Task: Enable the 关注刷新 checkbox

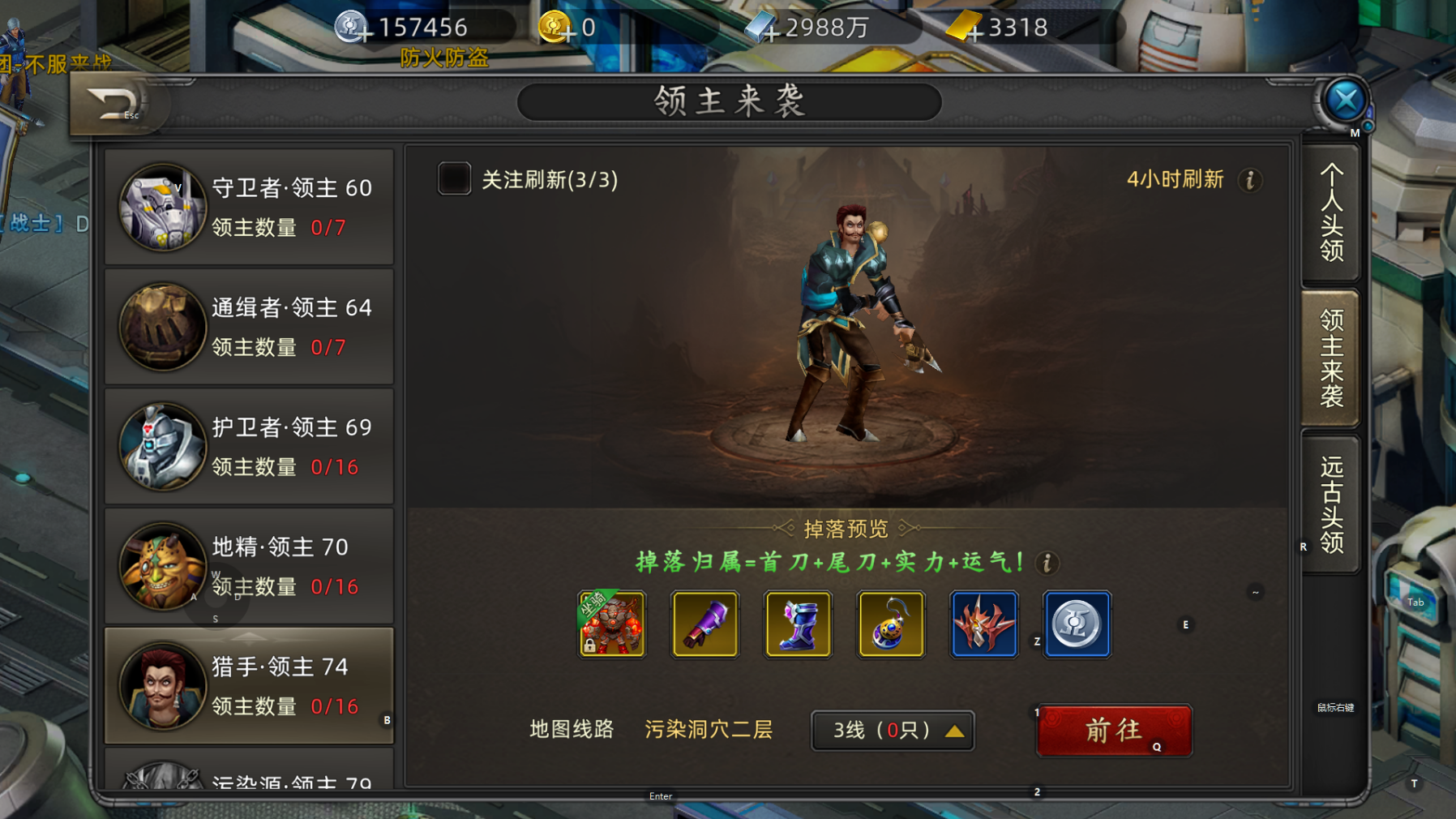Action: coord(453,179)
